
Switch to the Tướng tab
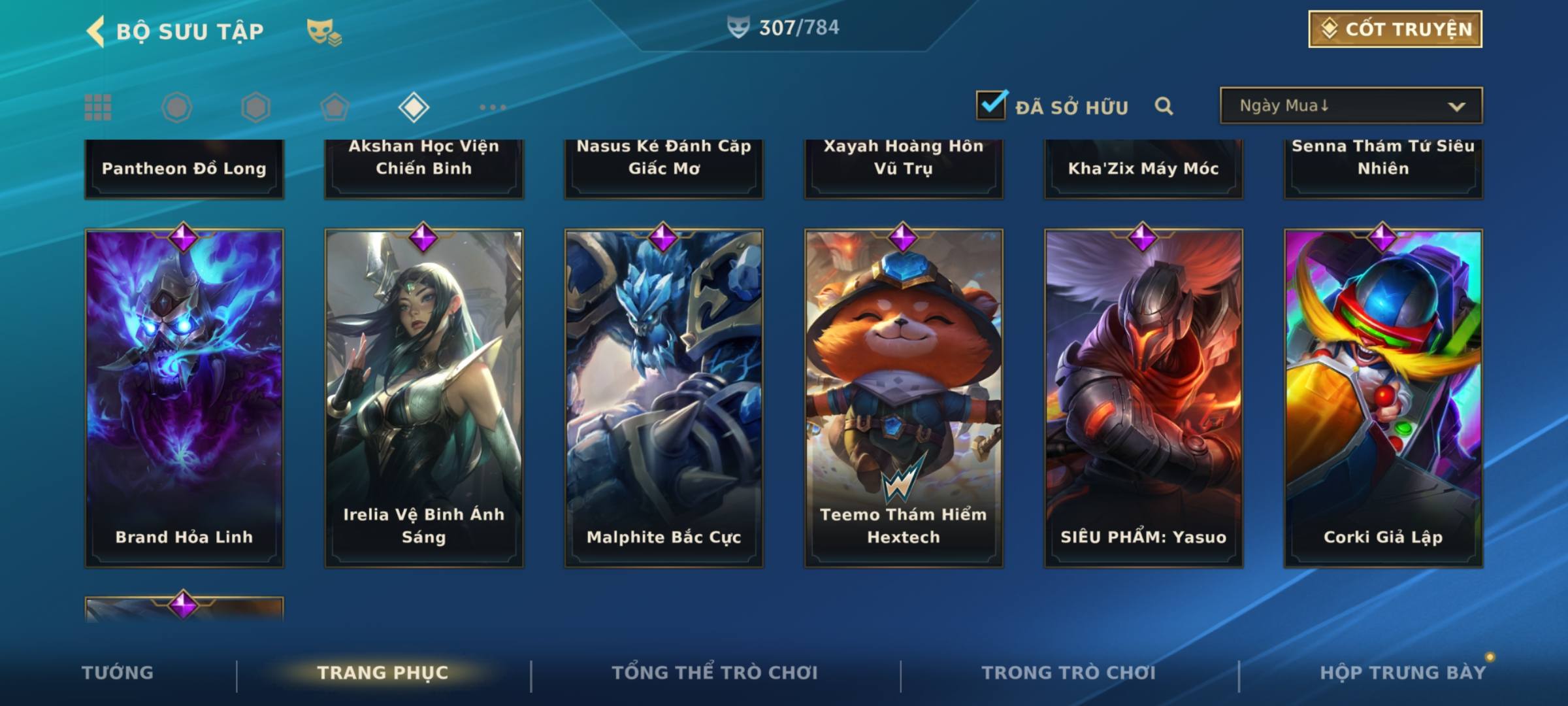(x=118, y=673)
